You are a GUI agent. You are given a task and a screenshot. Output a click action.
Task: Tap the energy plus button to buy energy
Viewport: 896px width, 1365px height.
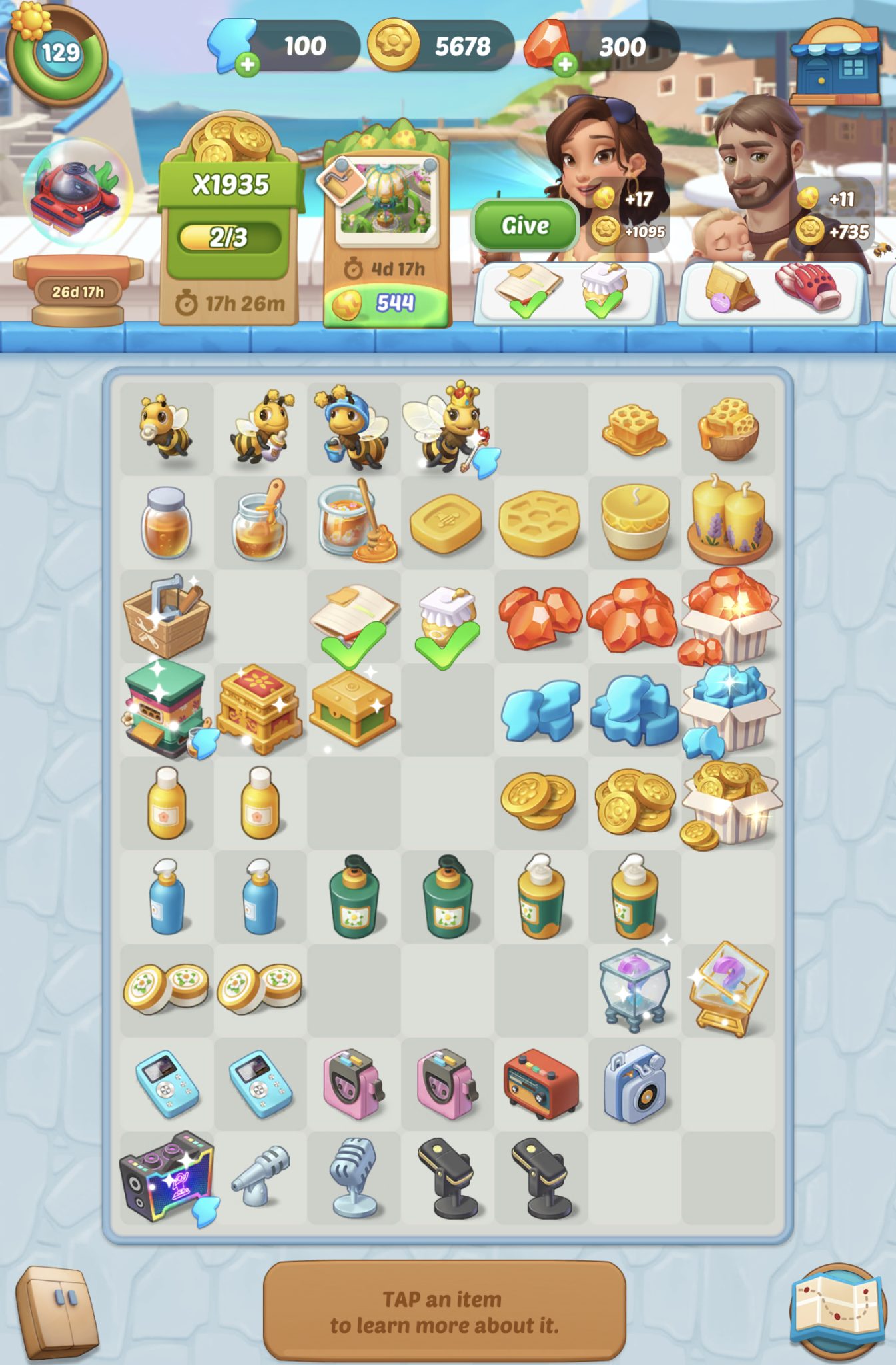[248, 63]
